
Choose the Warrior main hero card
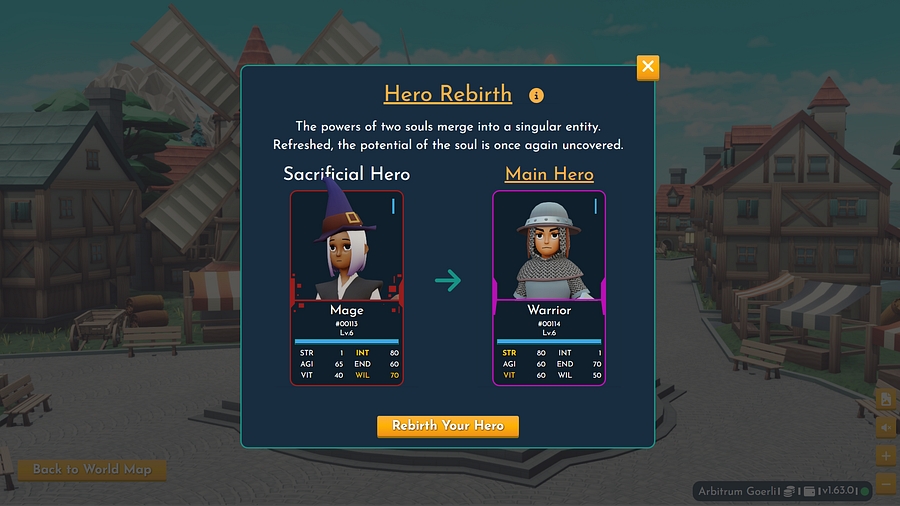[548, 288]
